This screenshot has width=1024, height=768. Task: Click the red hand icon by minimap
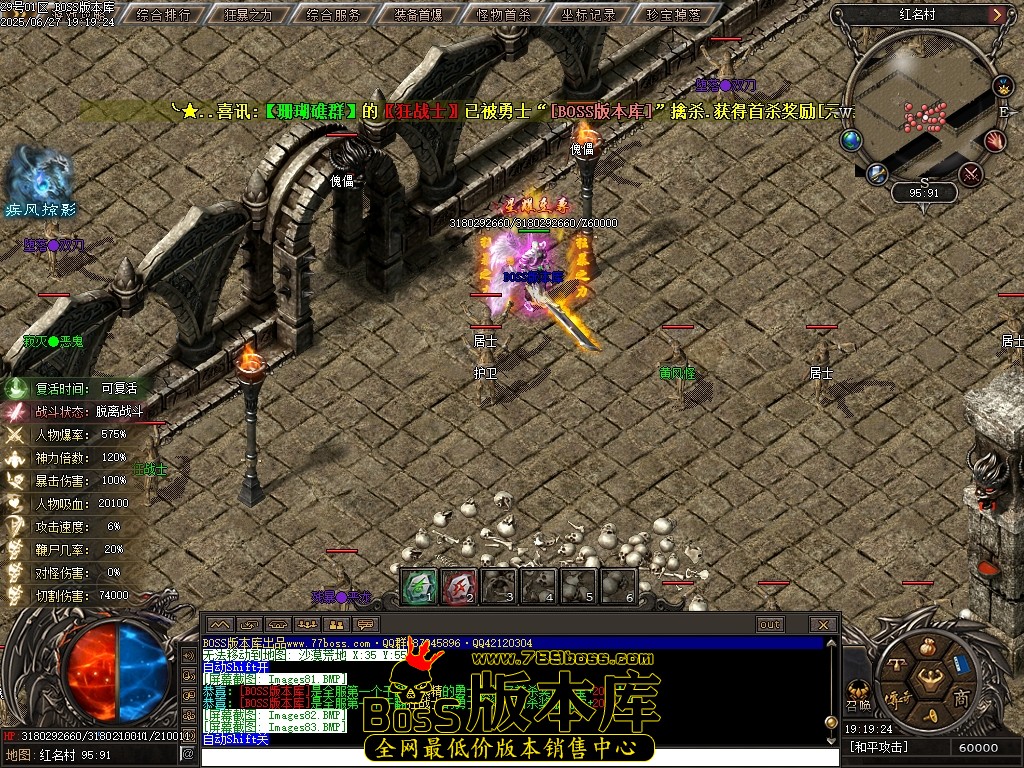tap(995, 141)
